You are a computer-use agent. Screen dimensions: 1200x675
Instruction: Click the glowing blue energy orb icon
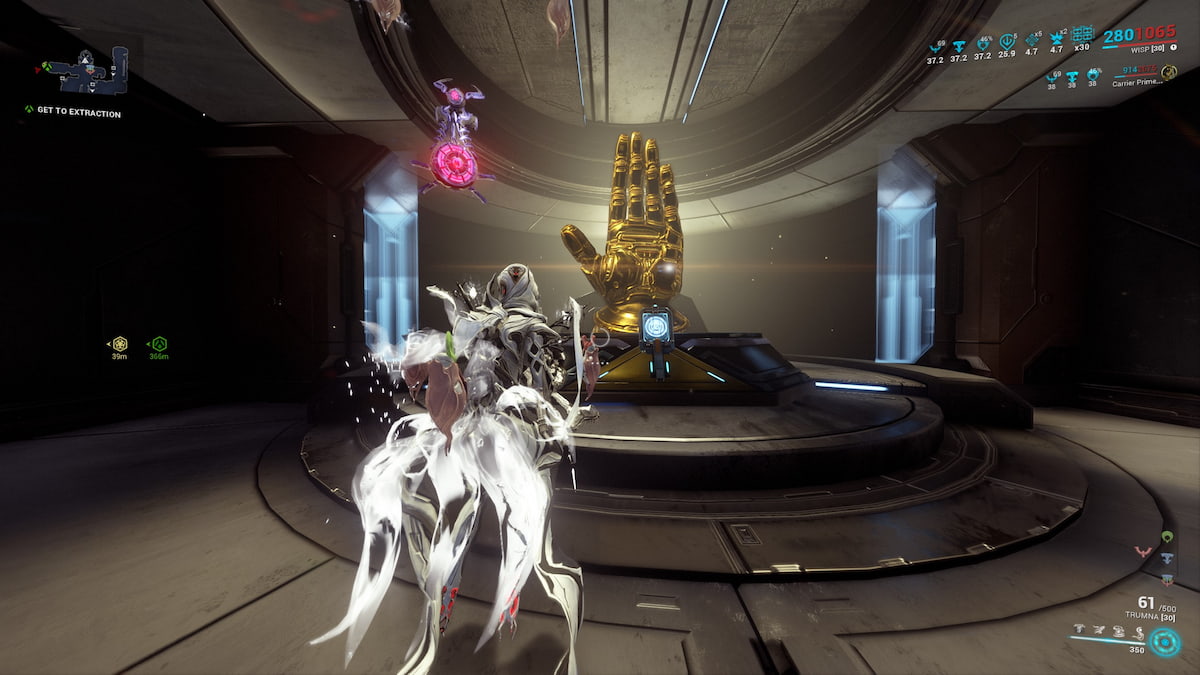coord(1164,641)
